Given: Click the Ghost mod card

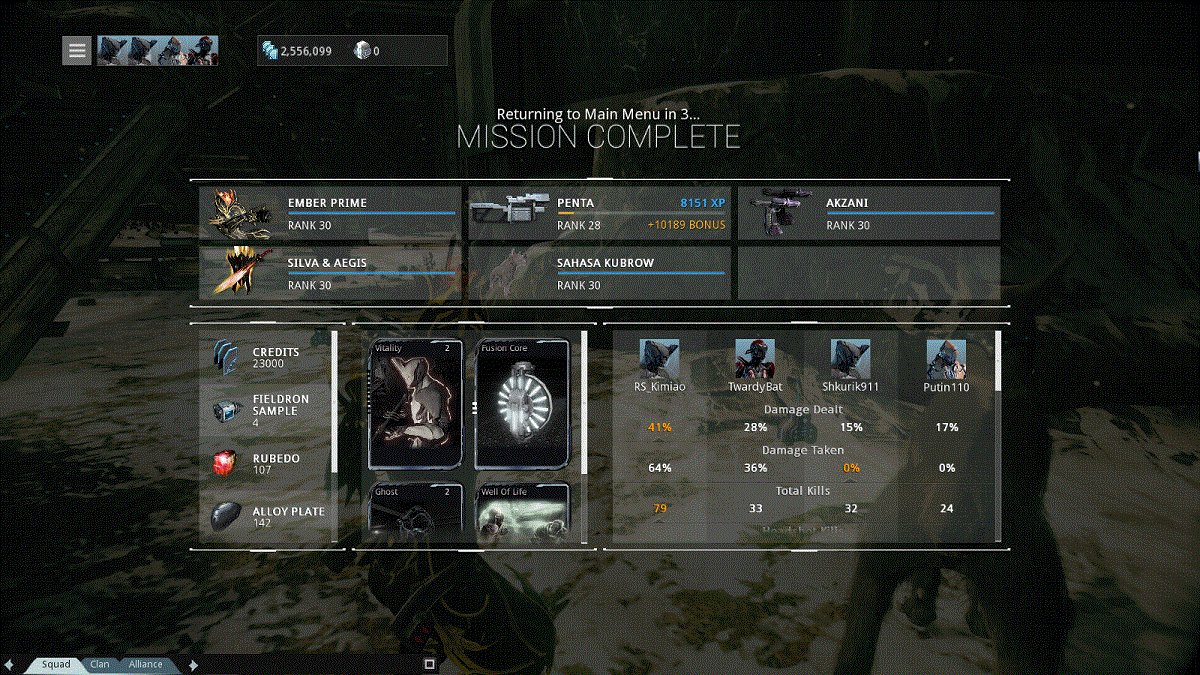Looking at the screenshot, I should [x=416, y=512].
